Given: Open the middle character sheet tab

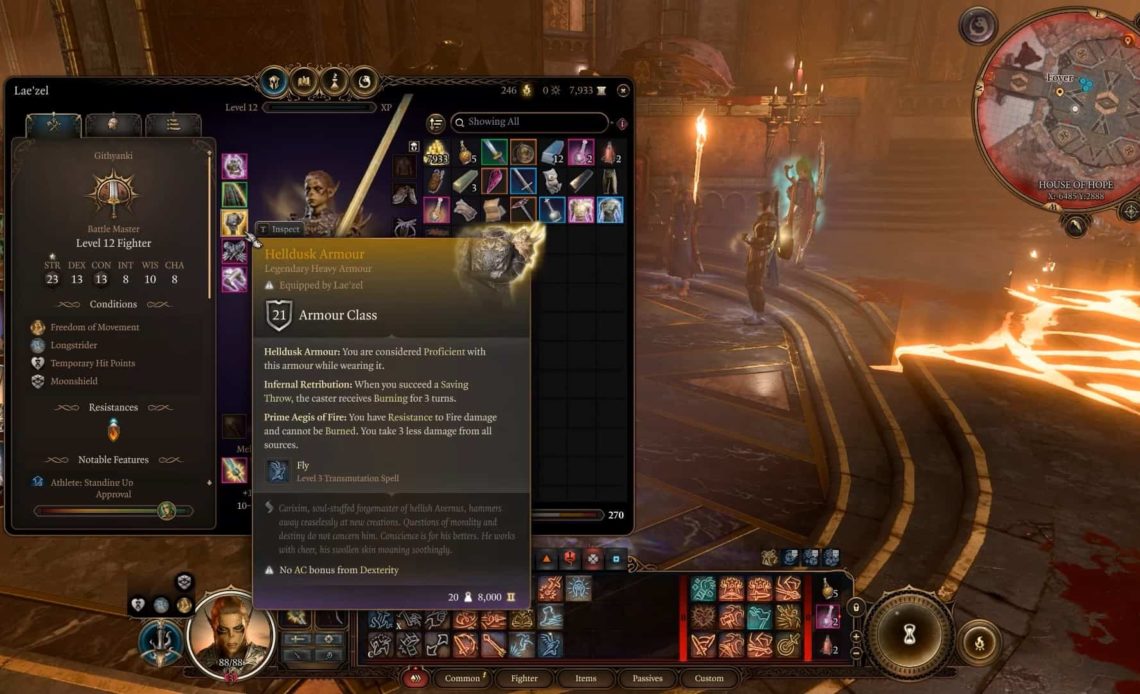Looking at the screenshot, I should click(x=113, y=124).
